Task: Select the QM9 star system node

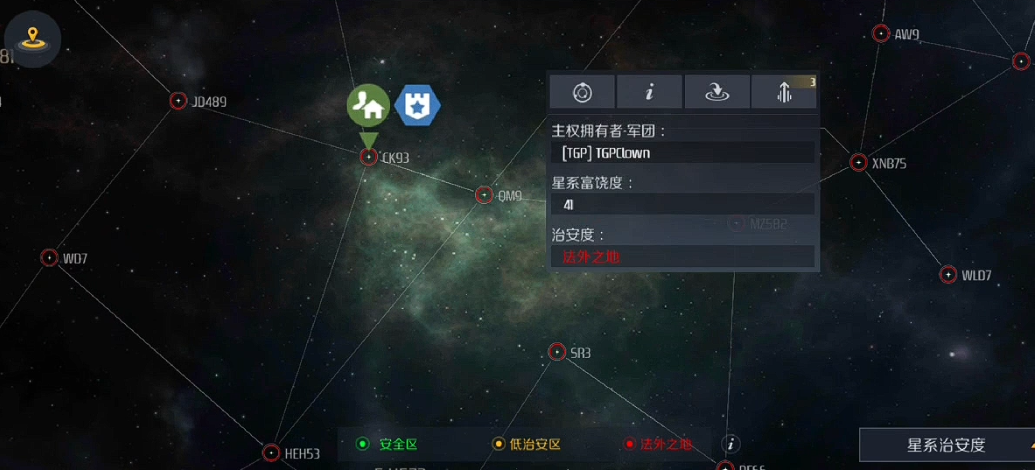Action: pyautogui.click(x=484, y=195)
